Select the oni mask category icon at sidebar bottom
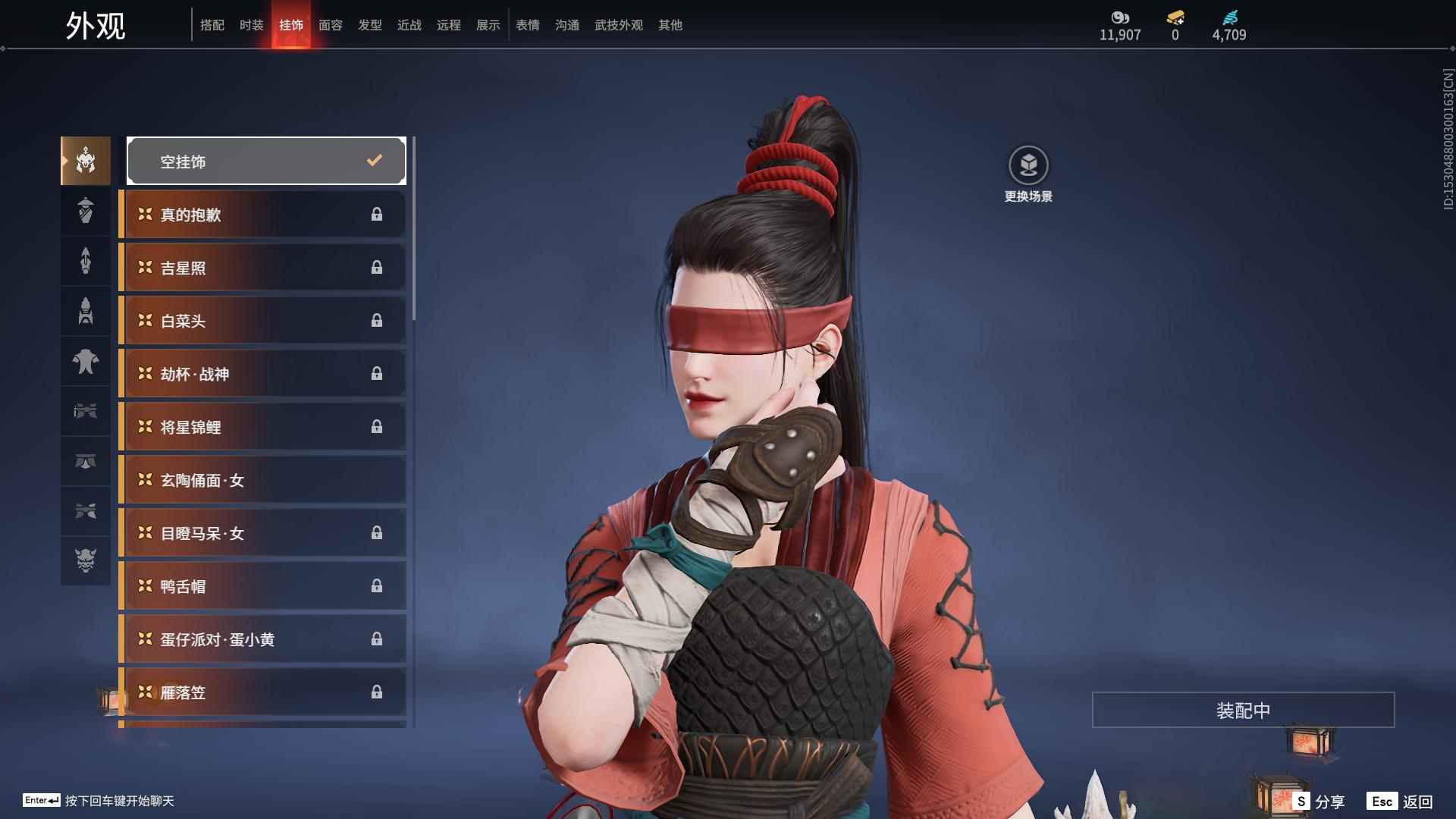This screenshot has width=1456, height=819. click(x=85, y=561)
